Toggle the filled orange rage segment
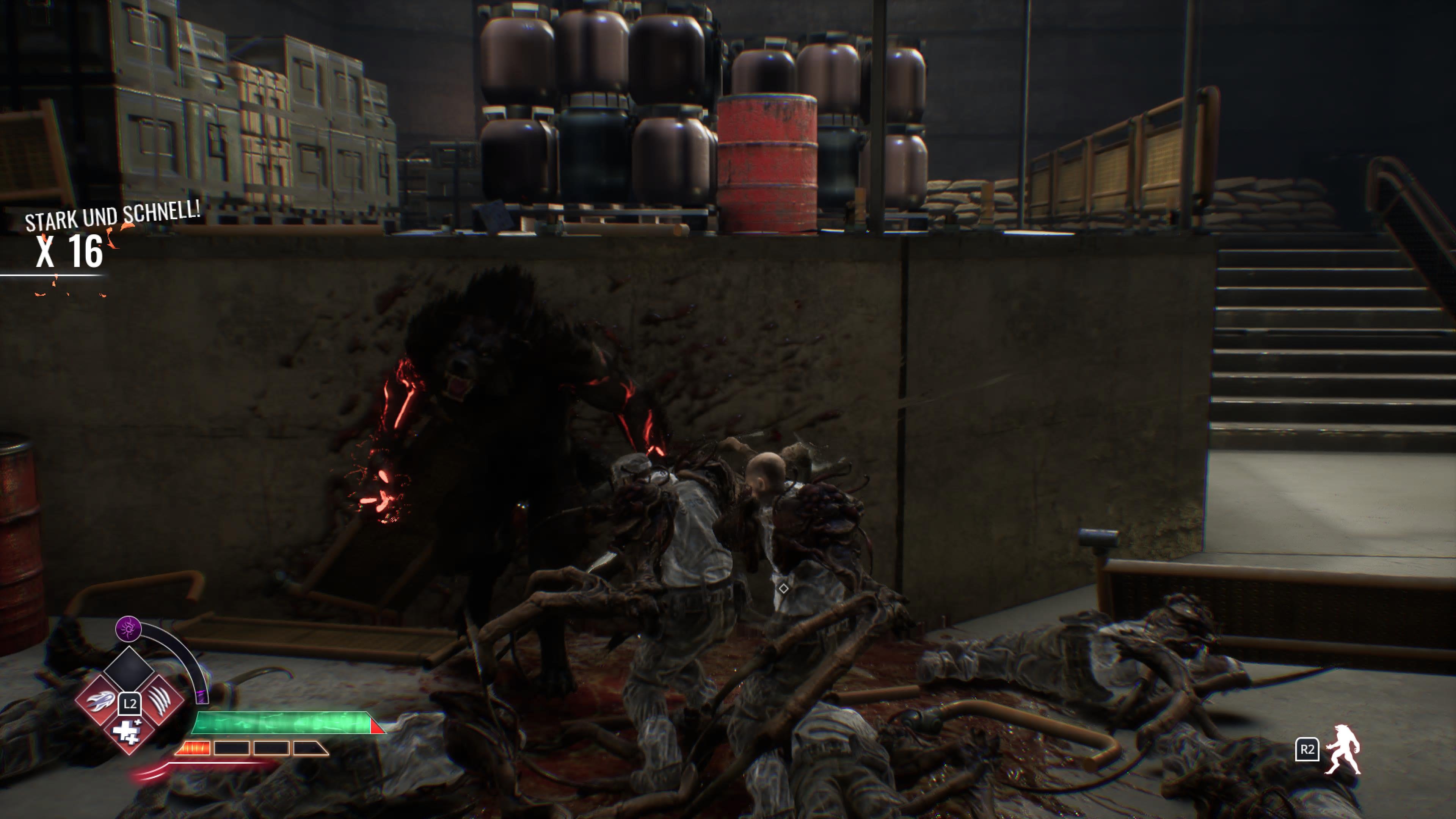Image resolution: width=1456 pixels, height=819 pixels. click(x=195, y=748)
